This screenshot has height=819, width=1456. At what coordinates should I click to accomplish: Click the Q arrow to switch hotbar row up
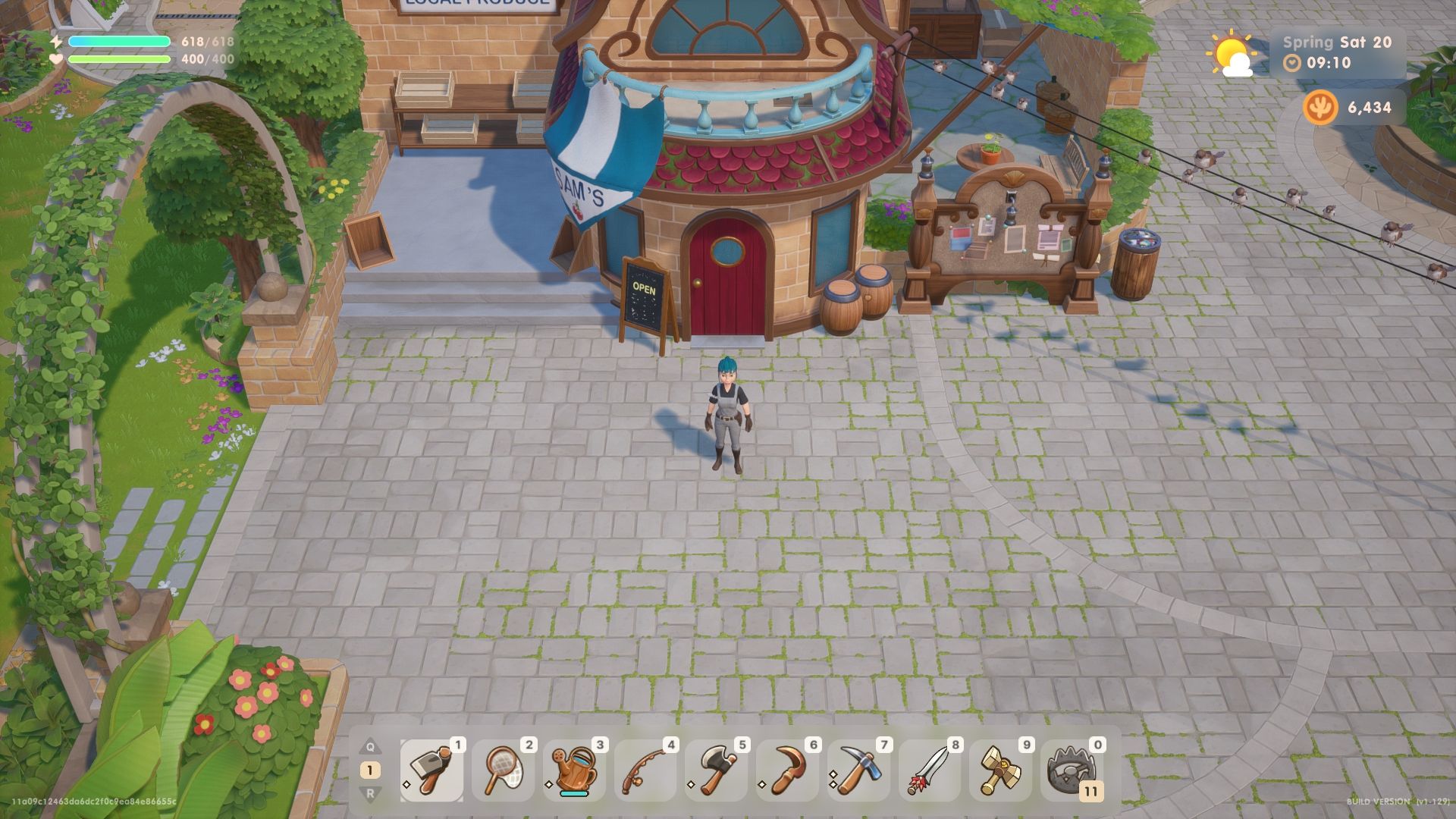[x=371, y=746]
